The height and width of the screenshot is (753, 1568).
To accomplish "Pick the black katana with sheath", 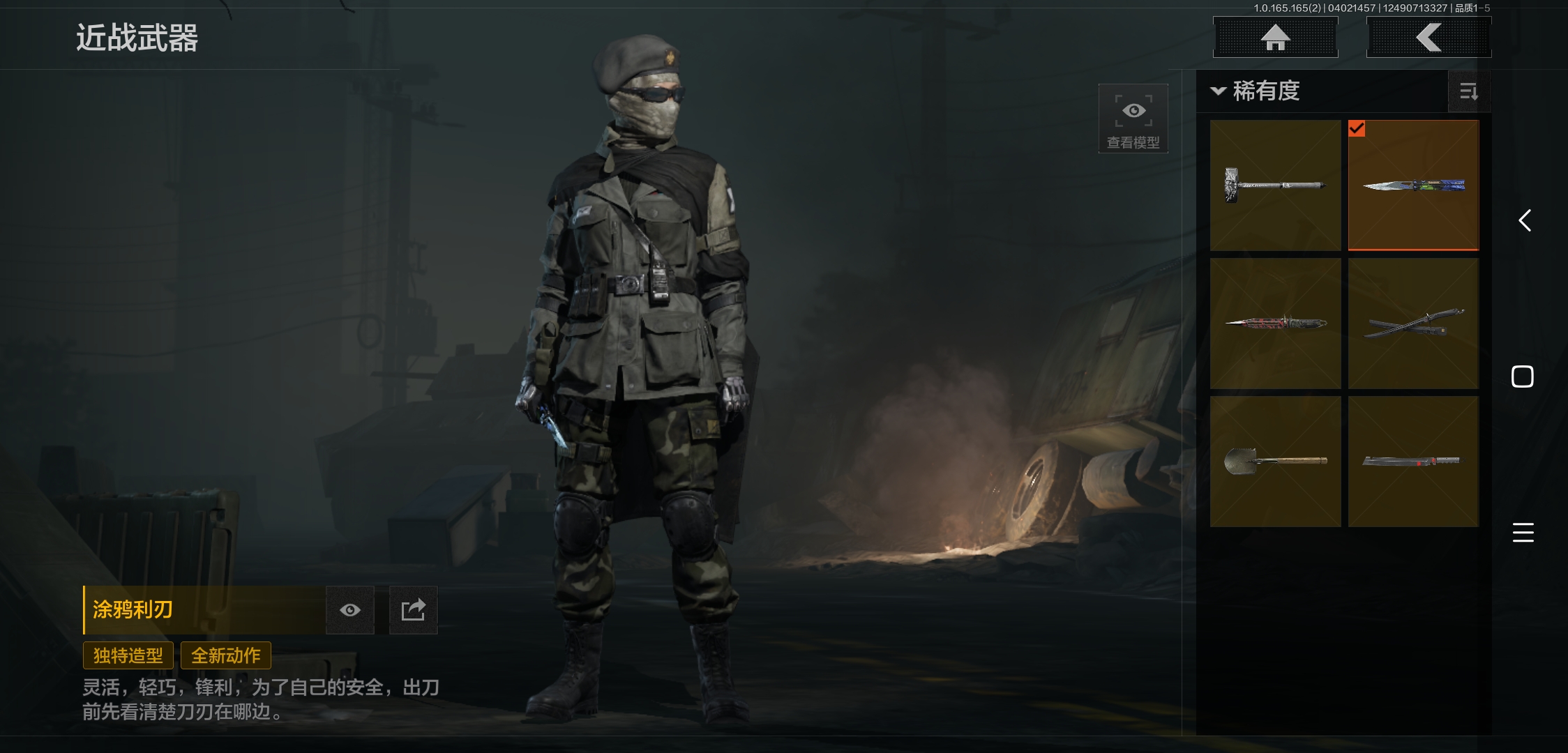I will 1413,324.
